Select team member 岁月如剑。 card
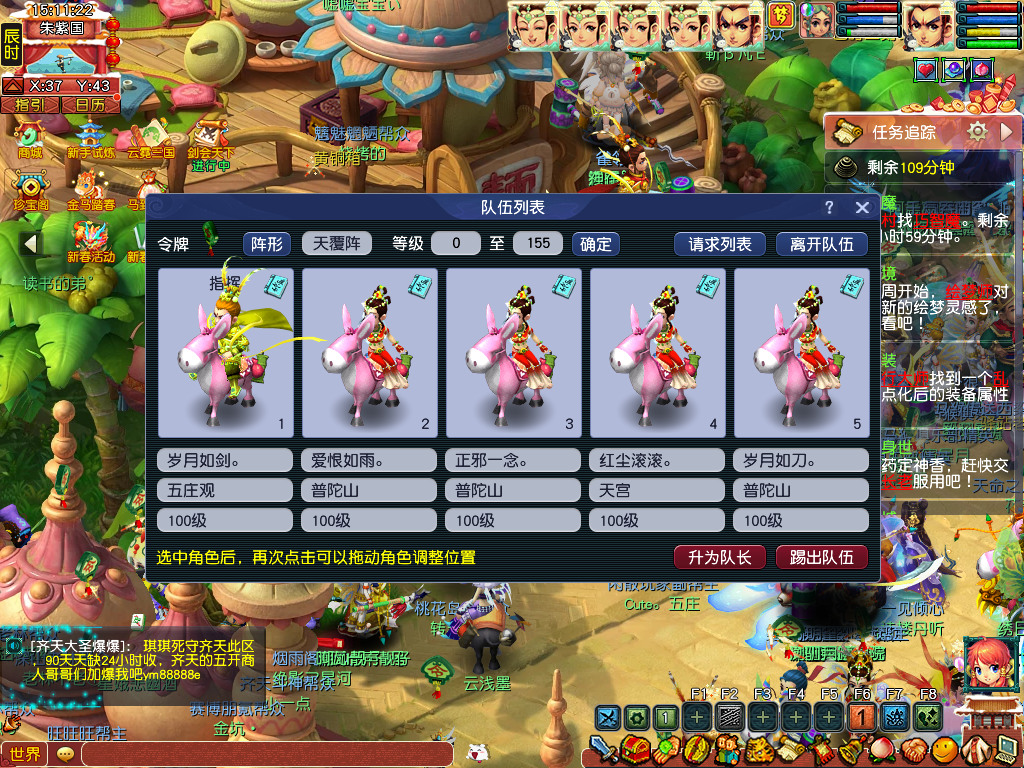 point(225,352)
